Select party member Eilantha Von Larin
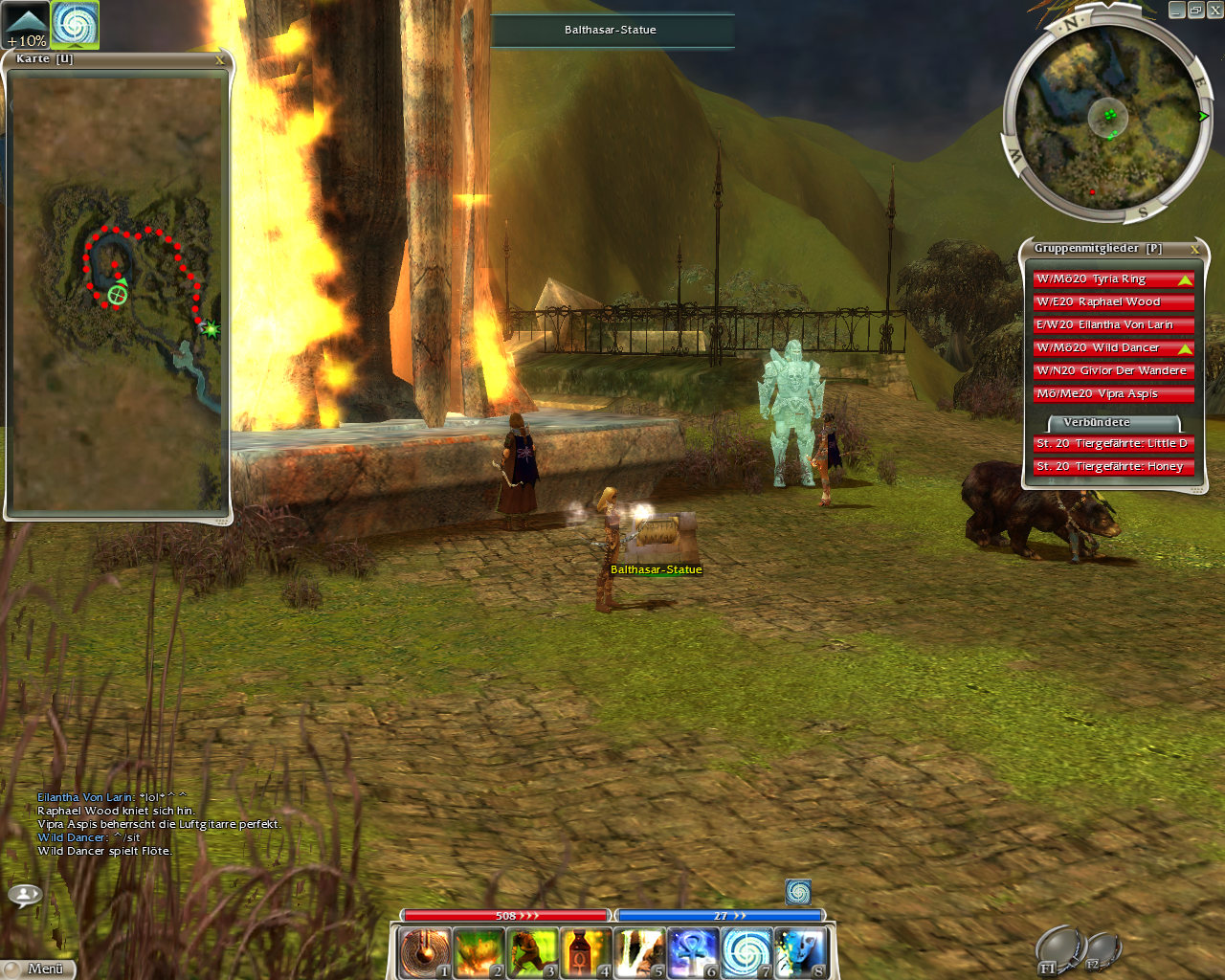Screen dimensions: 1225x980 tap(1113, 325)
